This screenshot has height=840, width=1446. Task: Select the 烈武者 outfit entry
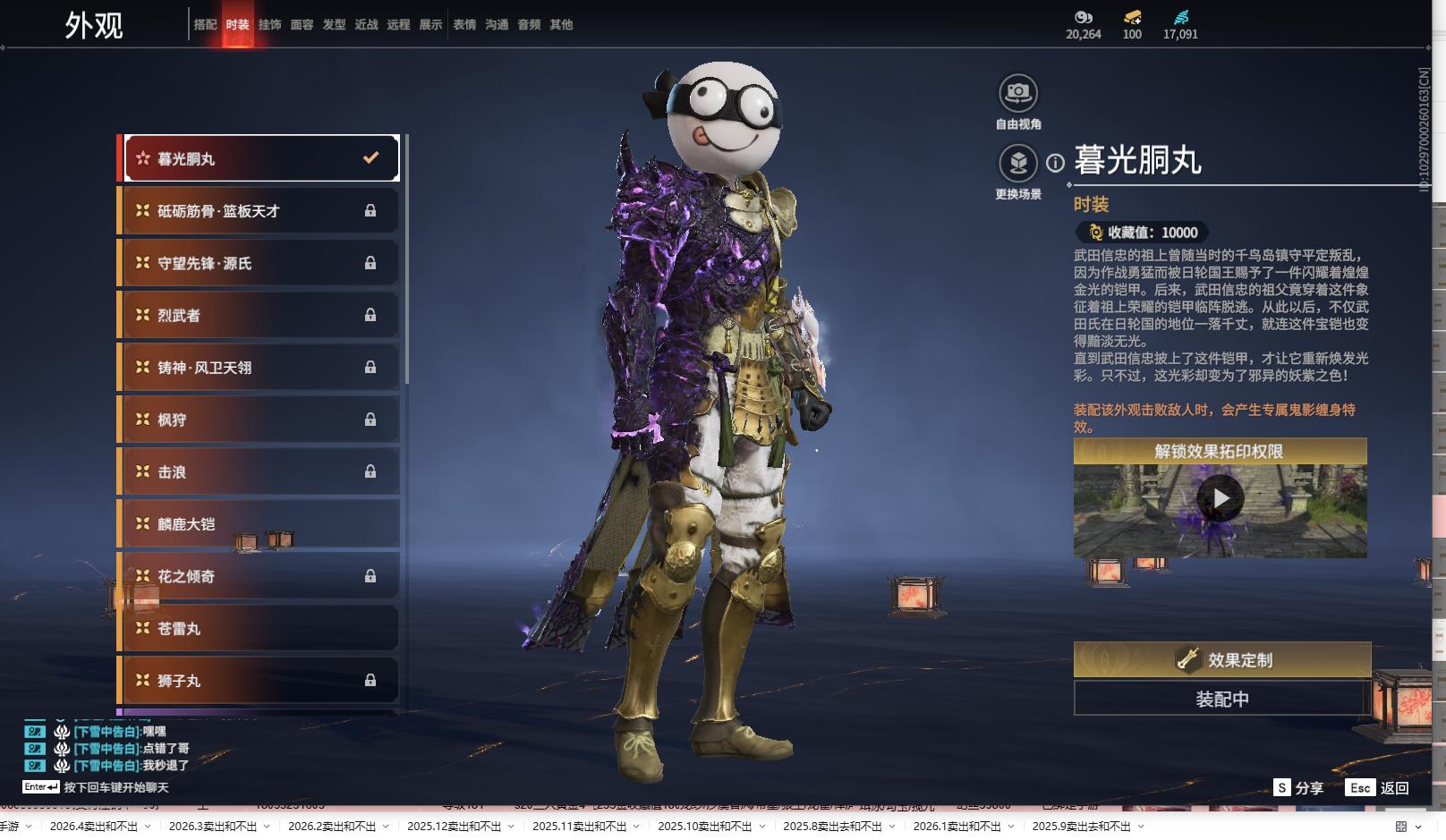tap(259, 315)
